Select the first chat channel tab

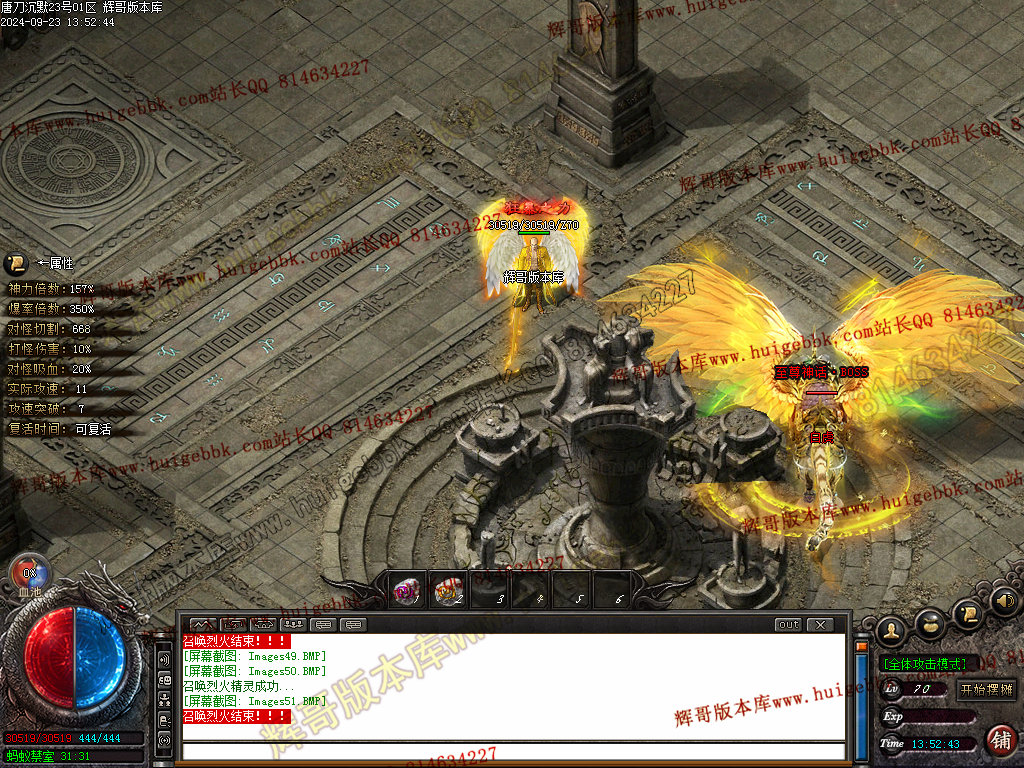coord(202,625)
